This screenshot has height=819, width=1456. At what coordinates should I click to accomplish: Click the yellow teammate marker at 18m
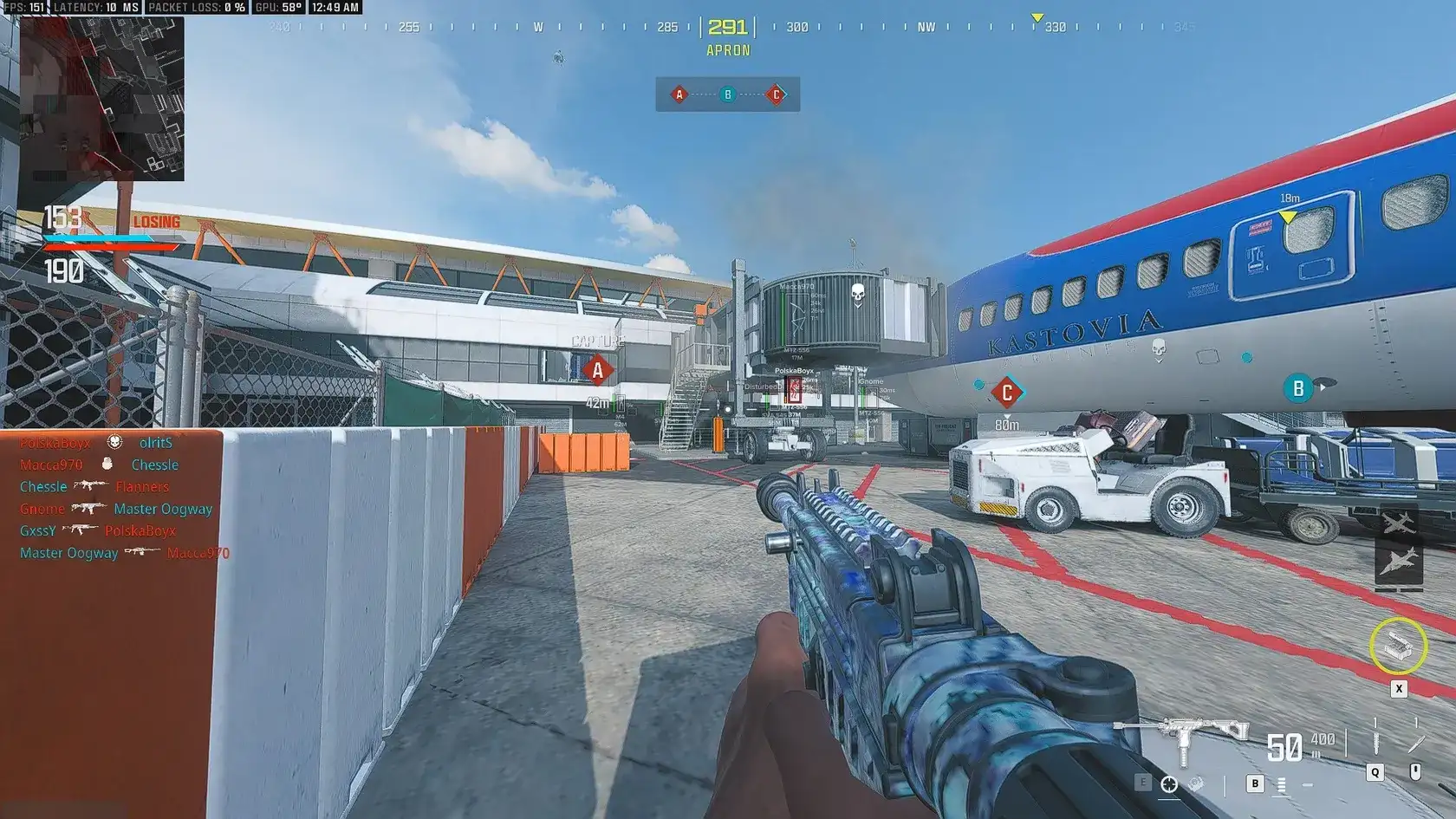coord(1289,216)
